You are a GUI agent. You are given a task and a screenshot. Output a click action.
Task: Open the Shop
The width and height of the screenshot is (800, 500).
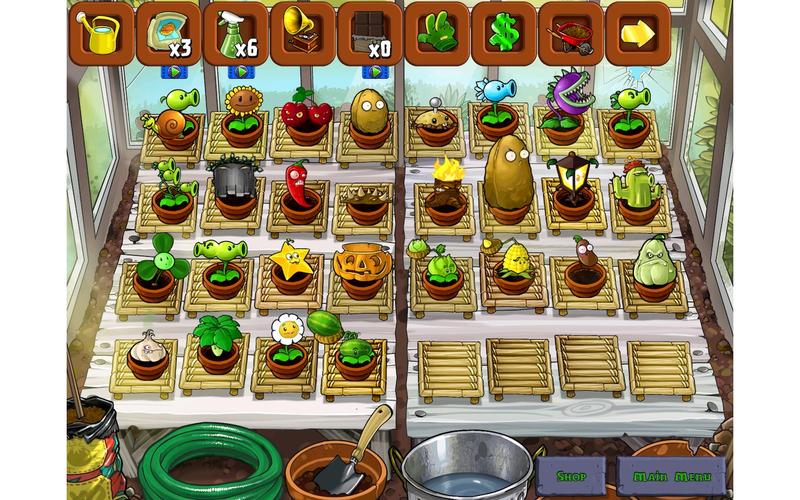coord(571,476)
